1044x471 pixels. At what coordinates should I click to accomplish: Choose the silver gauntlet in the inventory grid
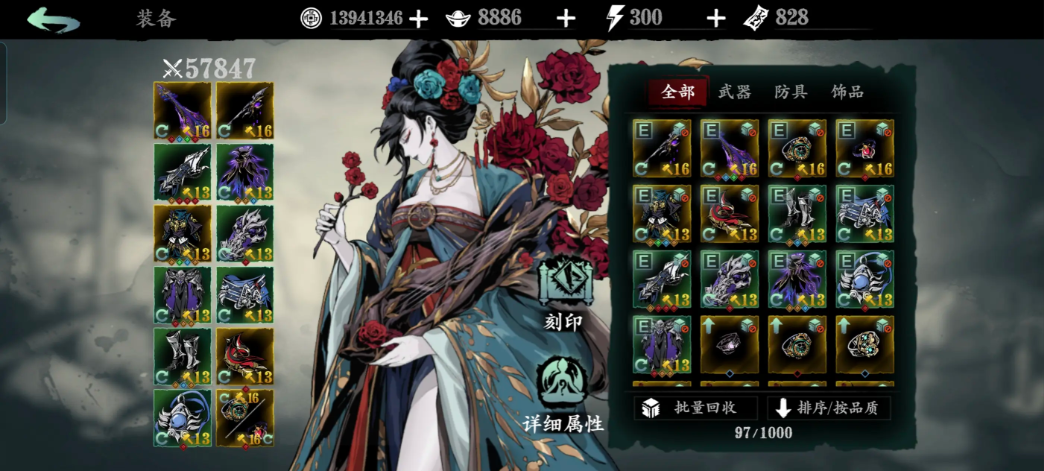click(x=729, y=279)
